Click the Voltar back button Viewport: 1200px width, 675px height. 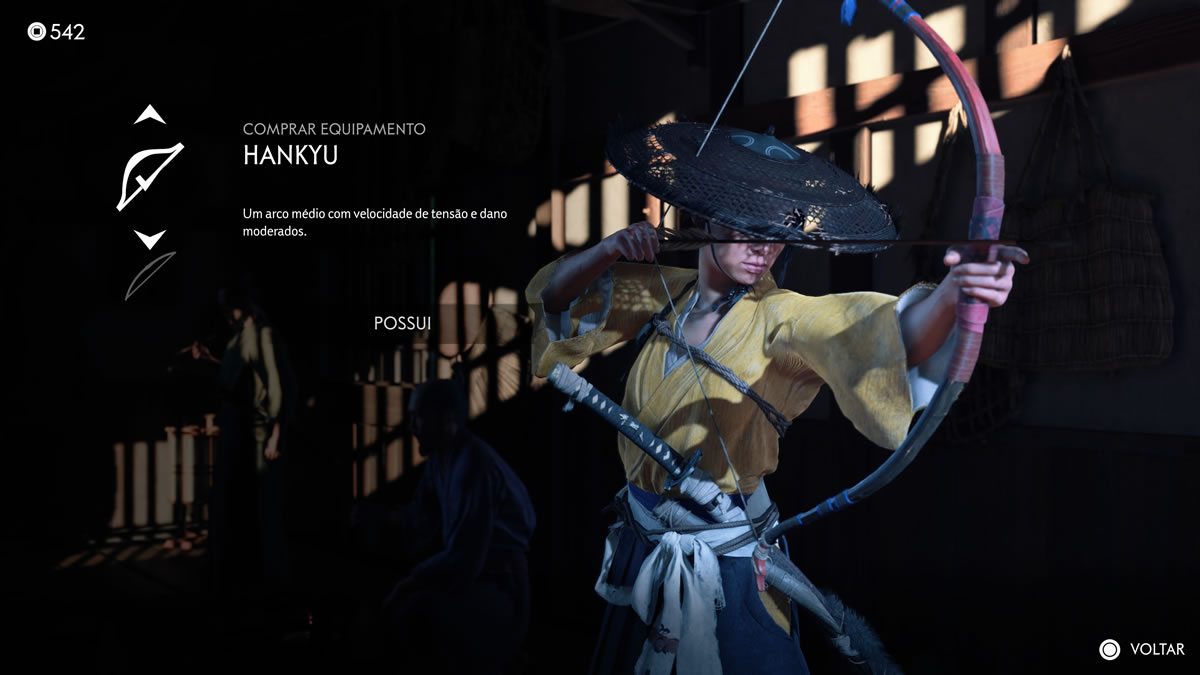tap(1141, 649)
